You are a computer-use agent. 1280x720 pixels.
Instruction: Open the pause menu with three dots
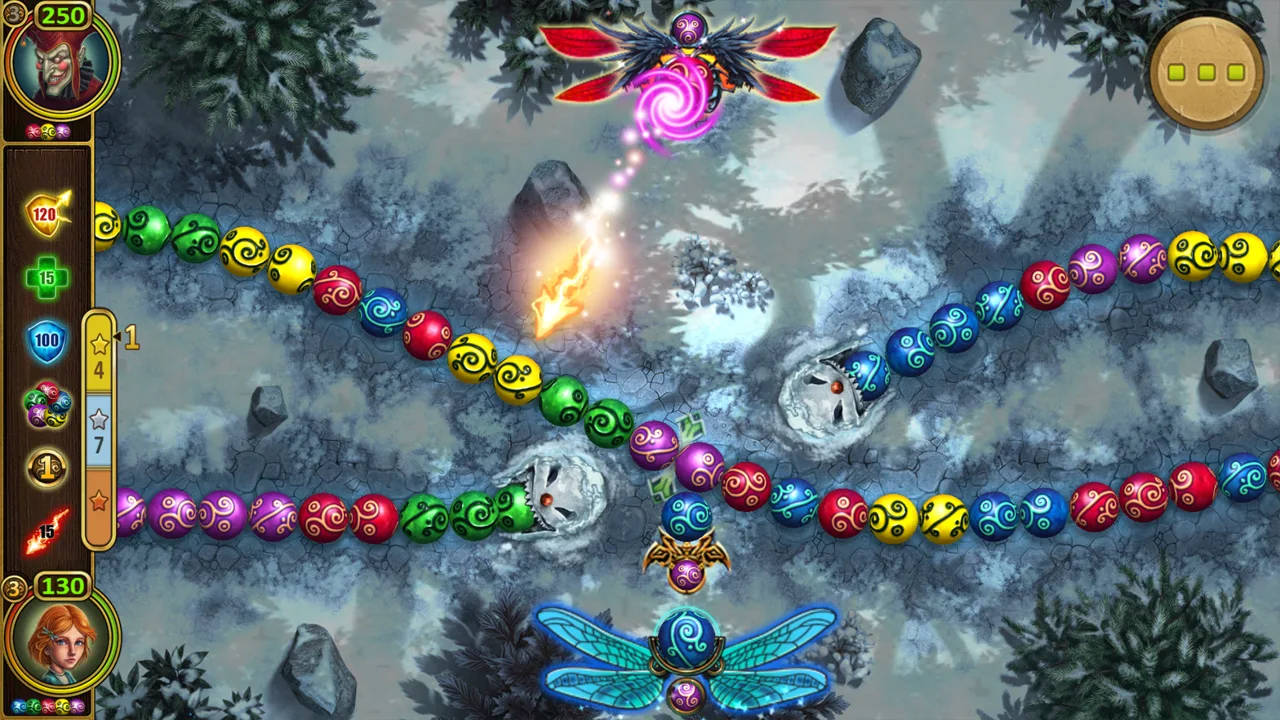[1206, 72]
